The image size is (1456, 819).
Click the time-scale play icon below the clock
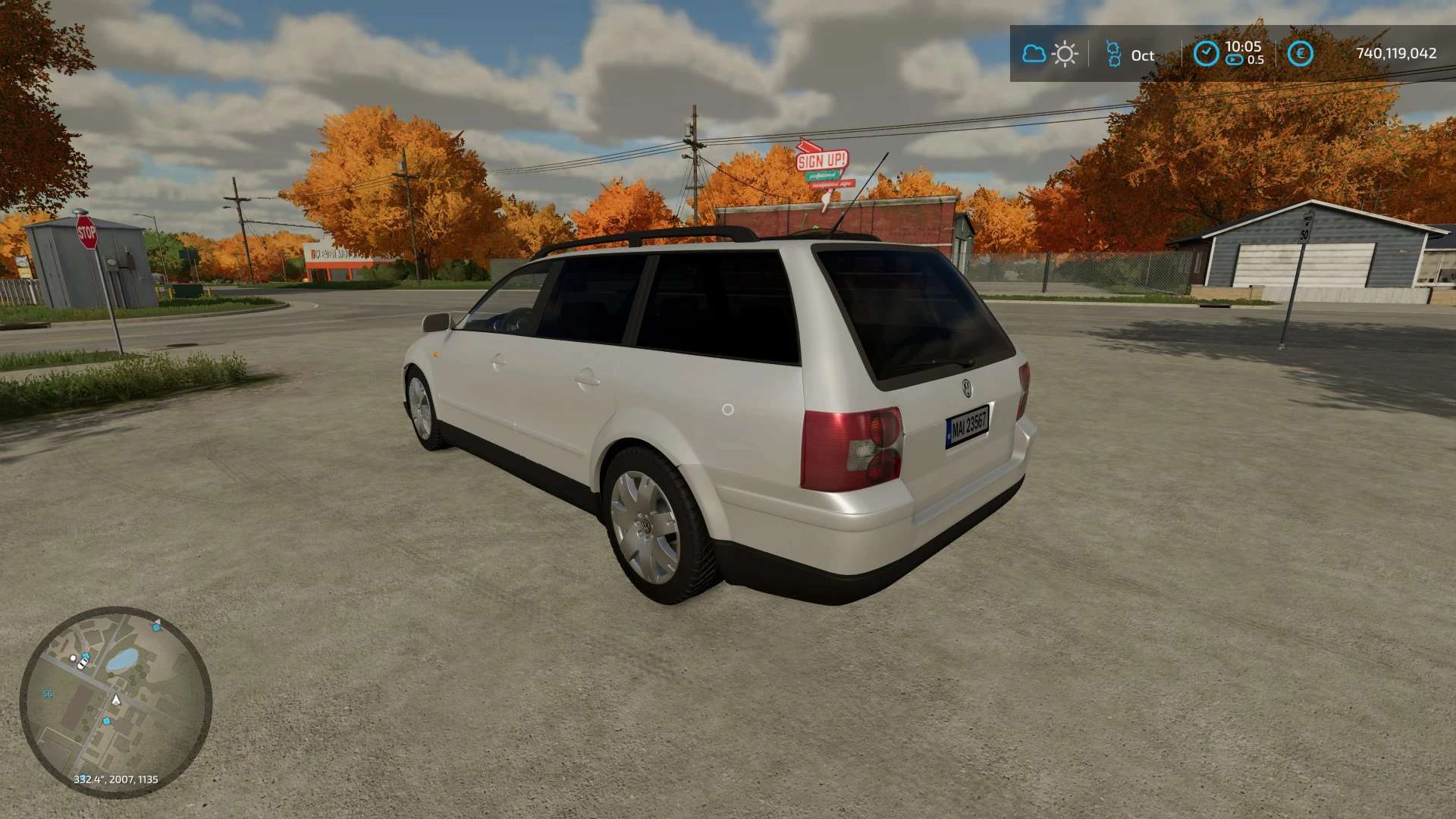coord(1233,61)
